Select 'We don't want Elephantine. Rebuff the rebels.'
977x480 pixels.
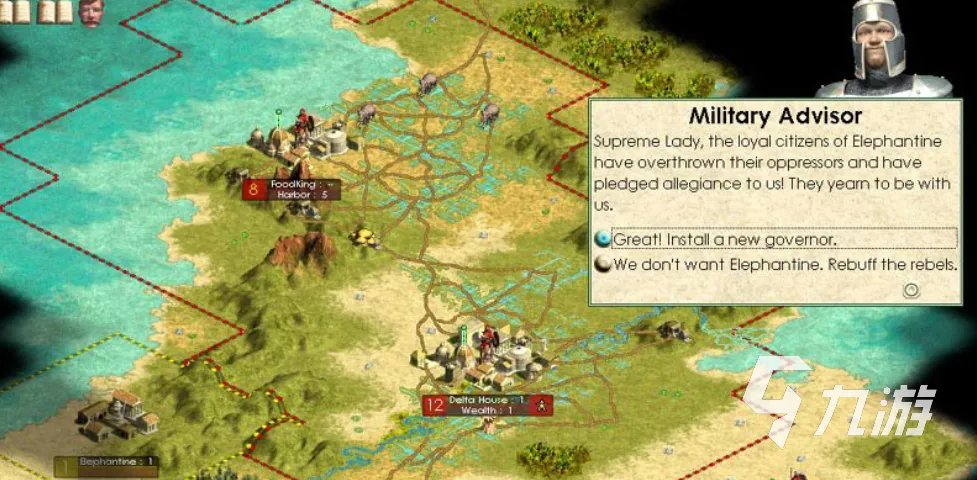(785, 265)
